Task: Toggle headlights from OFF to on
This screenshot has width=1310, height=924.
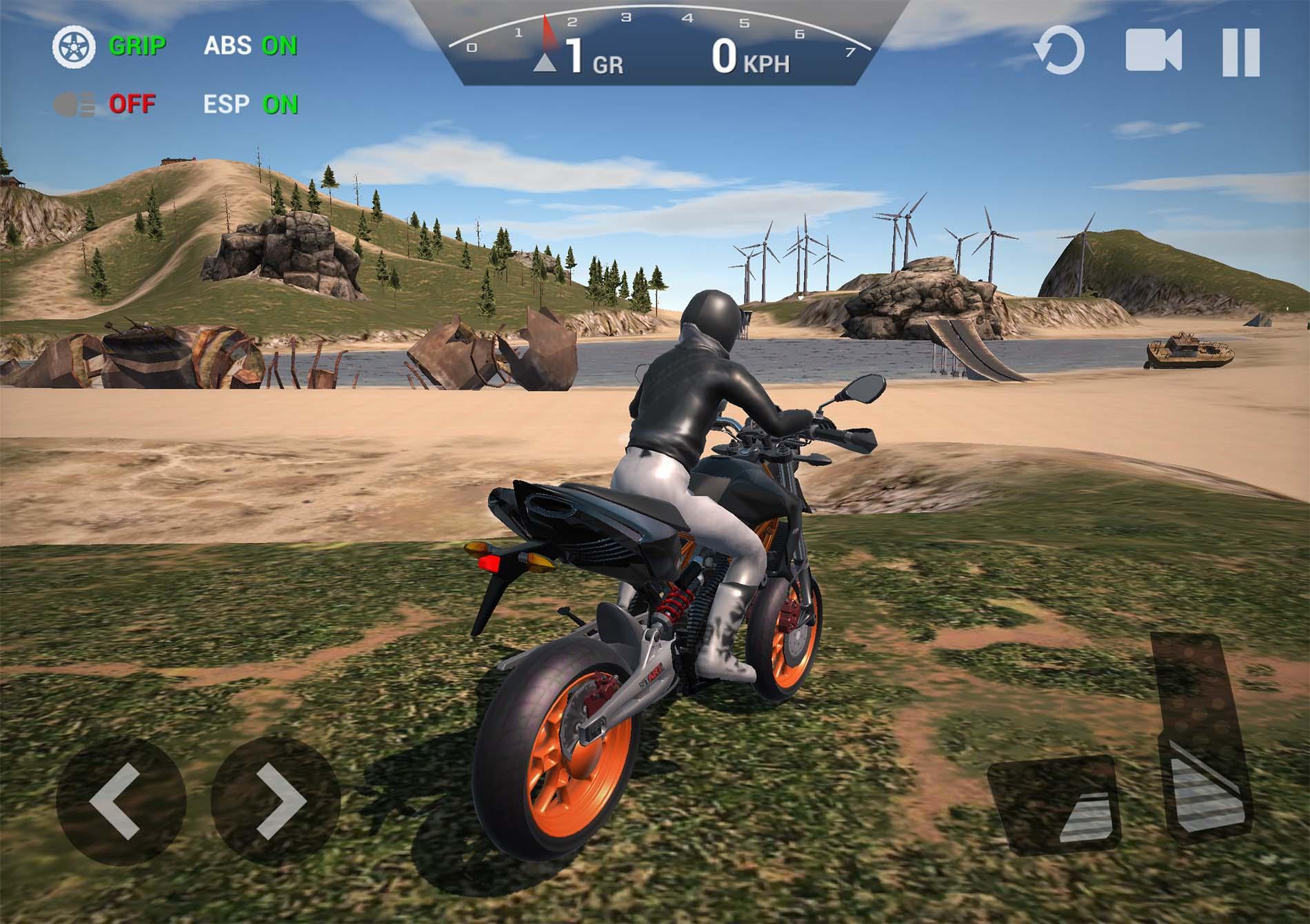Action: 131,103
